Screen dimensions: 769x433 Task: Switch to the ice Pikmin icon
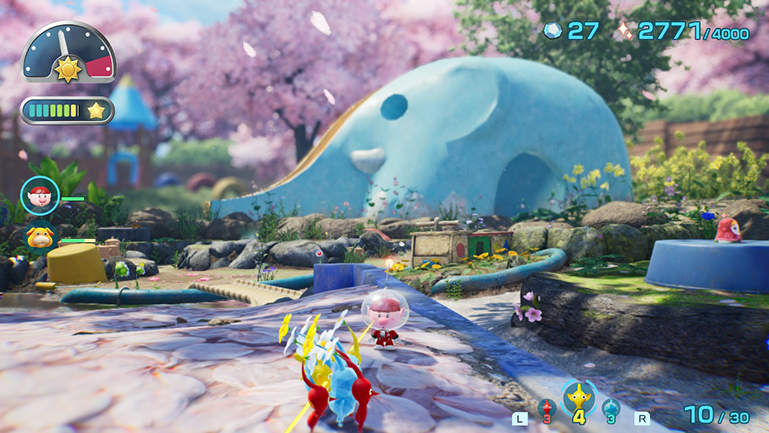point(610,407)
